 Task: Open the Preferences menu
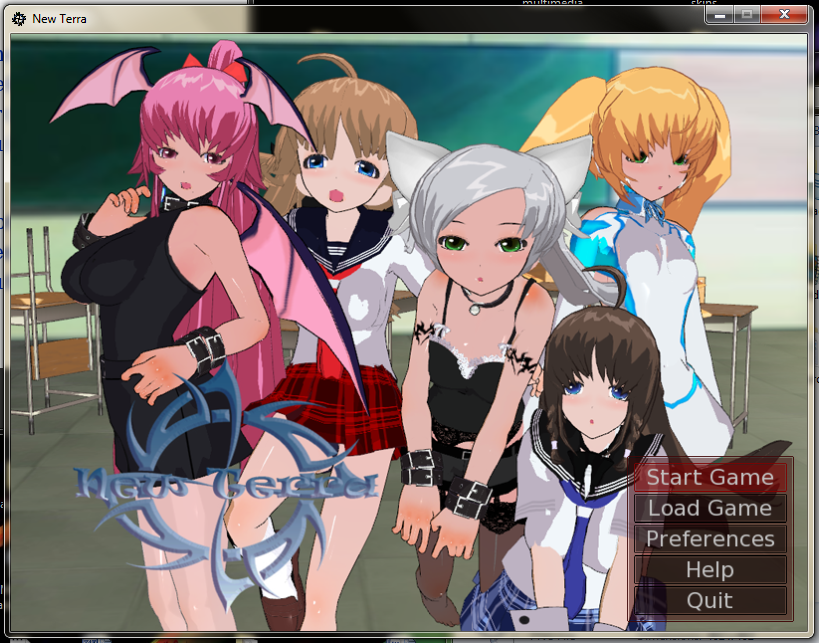[710, 539]
